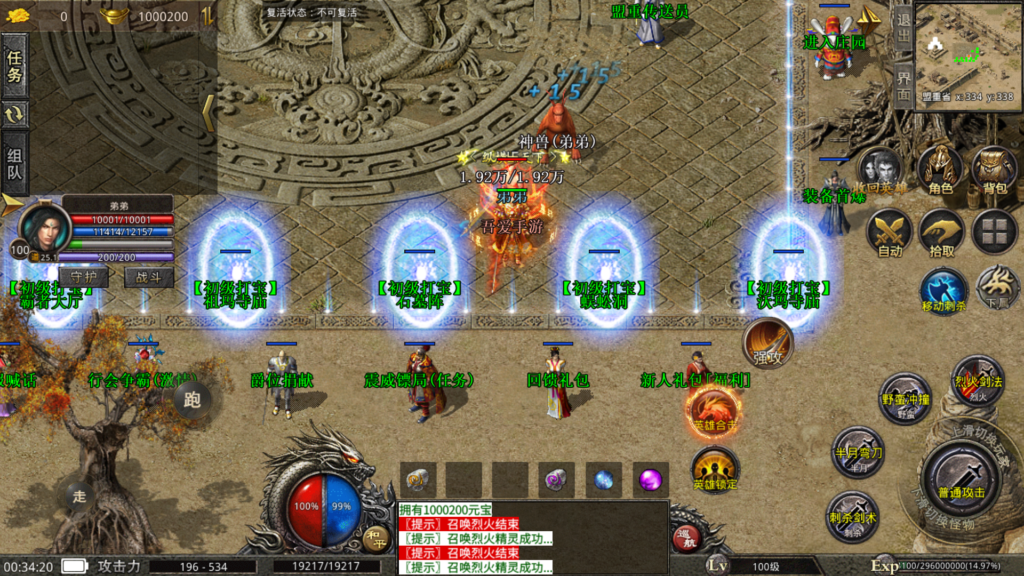The height and width of the screenshot is (576, 1024).
Task: Tap the 退出 exit button
Action: tap(903, 28)
